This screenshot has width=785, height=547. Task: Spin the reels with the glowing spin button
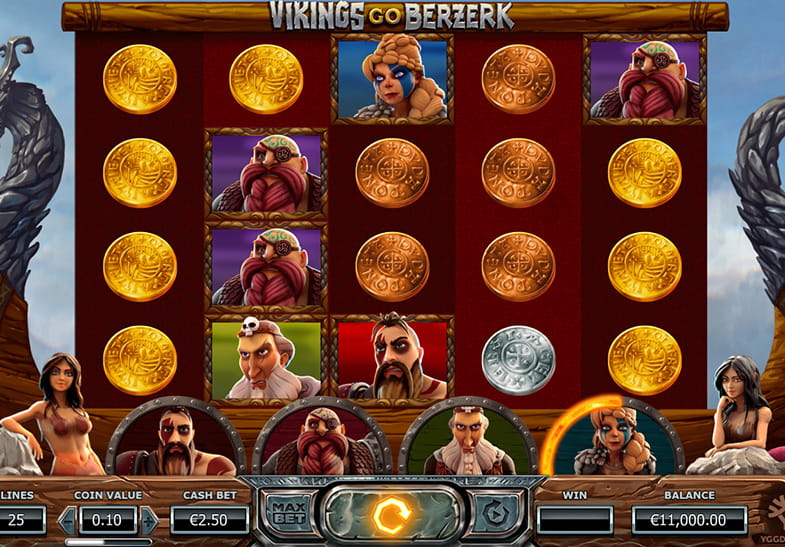click(x=385, y=514)
